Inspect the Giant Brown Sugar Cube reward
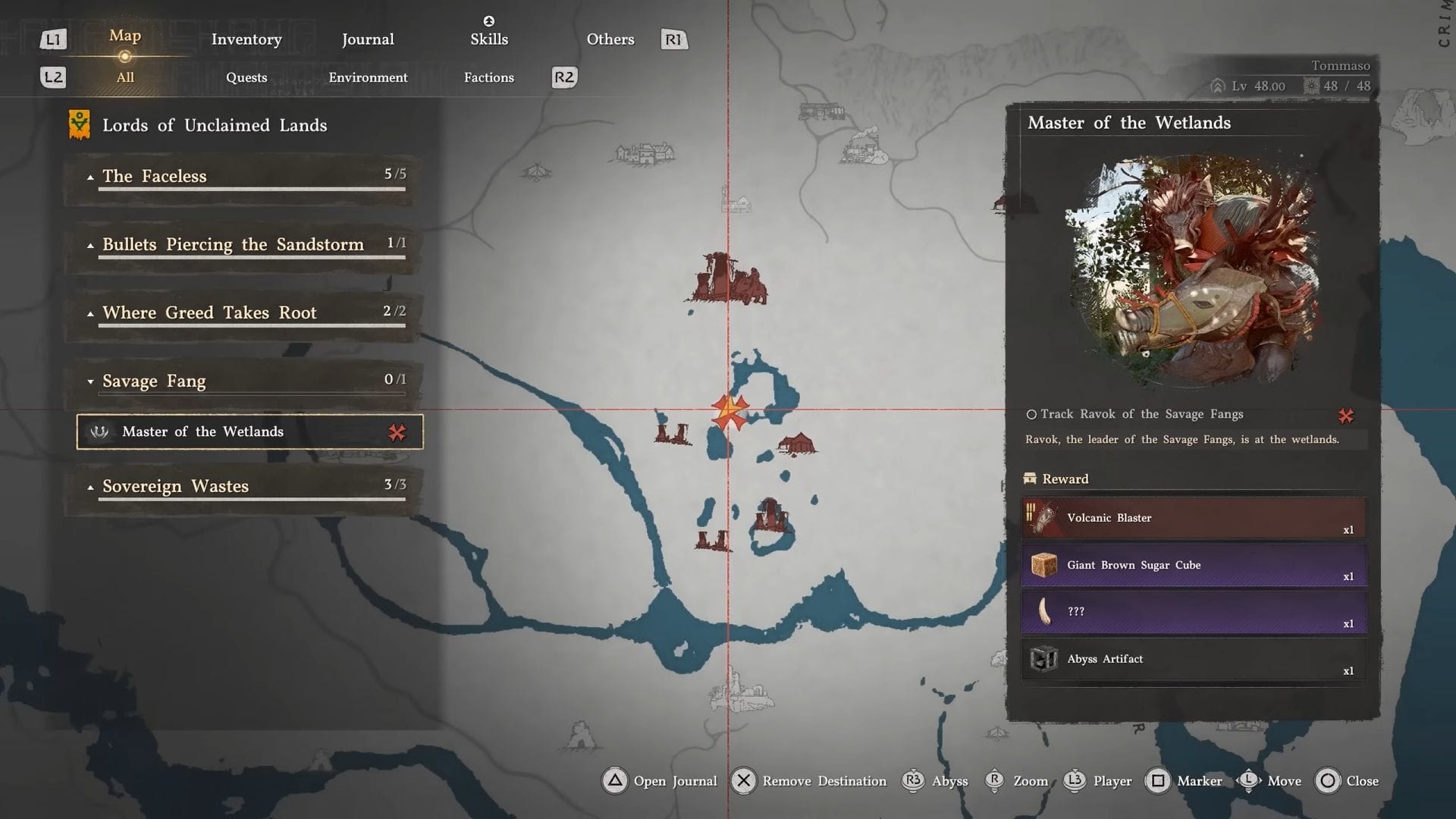This screenshot has height=819, width=1456. 1194,565
